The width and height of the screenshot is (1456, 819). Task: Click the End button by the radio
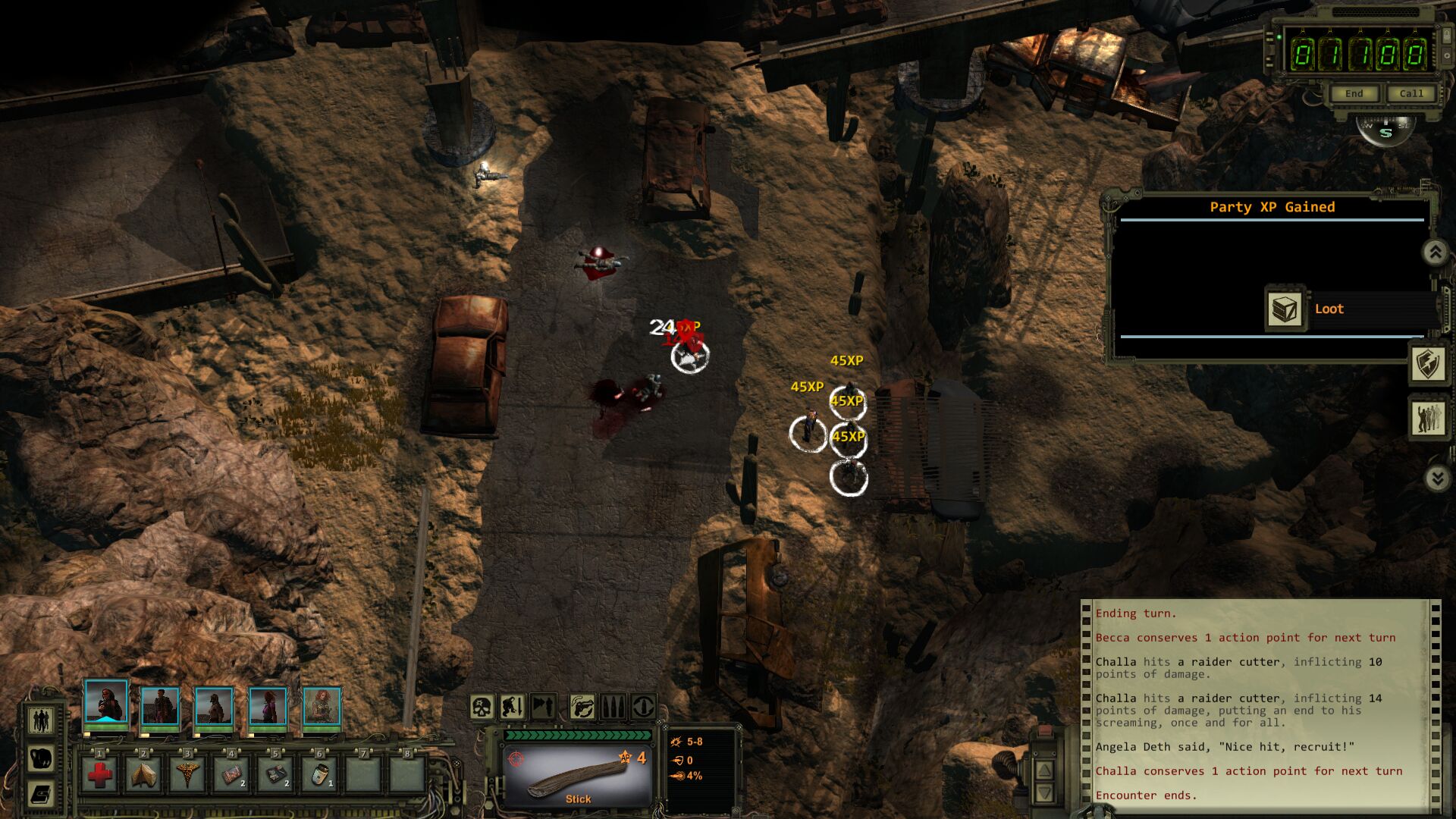(x=1354, y=93)
